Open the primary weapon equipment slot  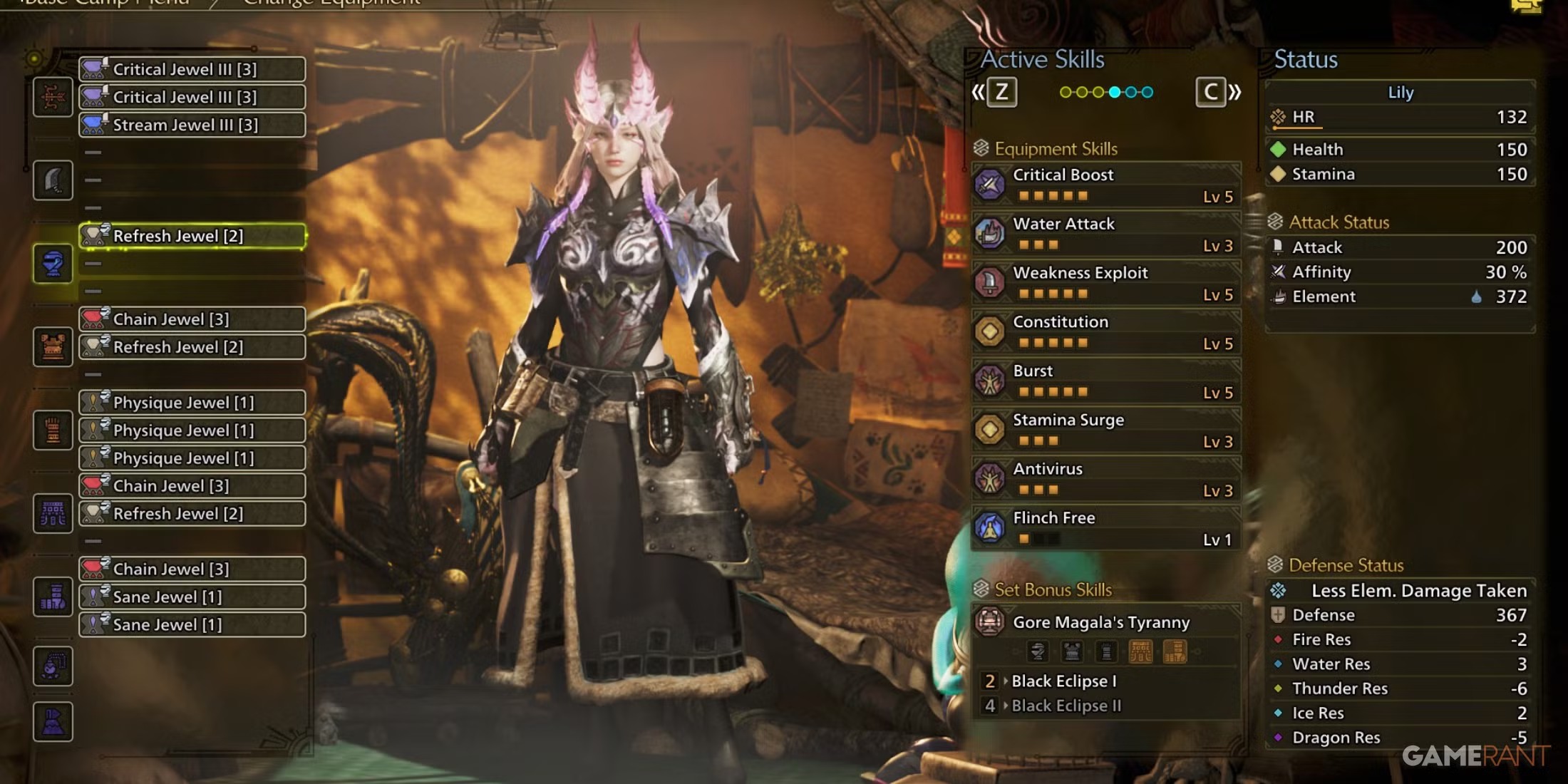tap(53, 97)
